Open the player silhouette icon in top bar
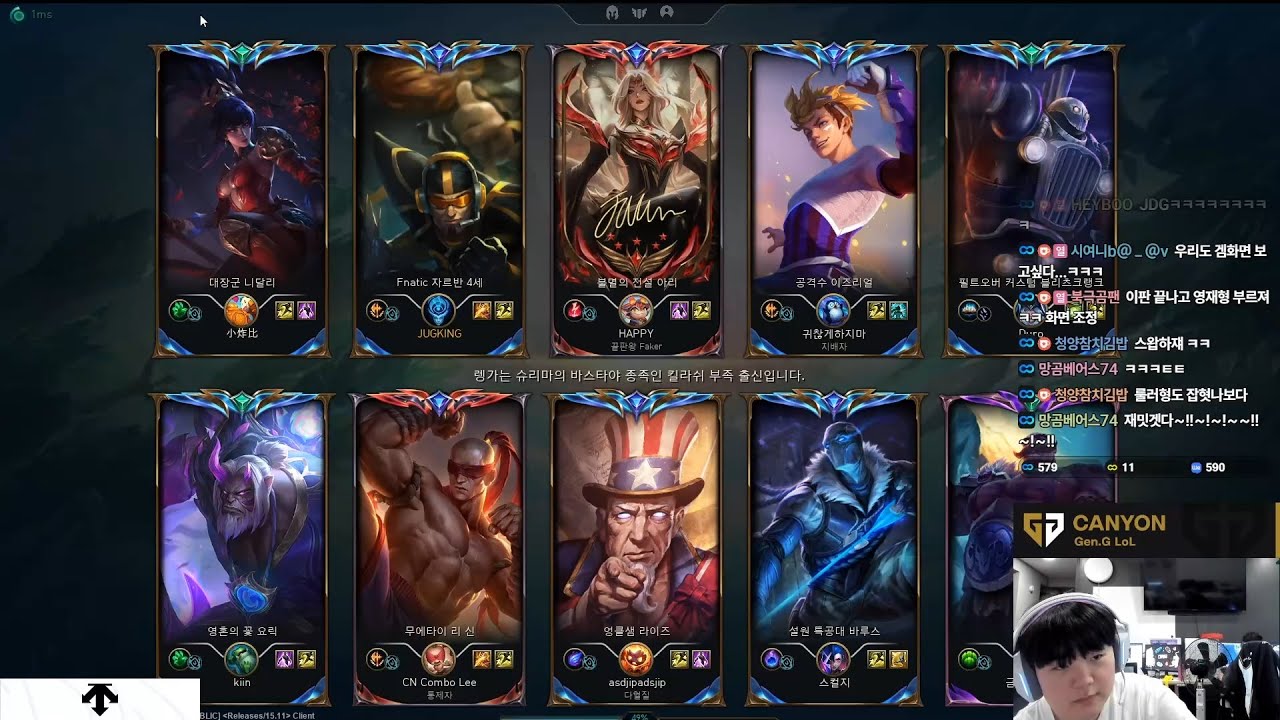 click(666, 13)
